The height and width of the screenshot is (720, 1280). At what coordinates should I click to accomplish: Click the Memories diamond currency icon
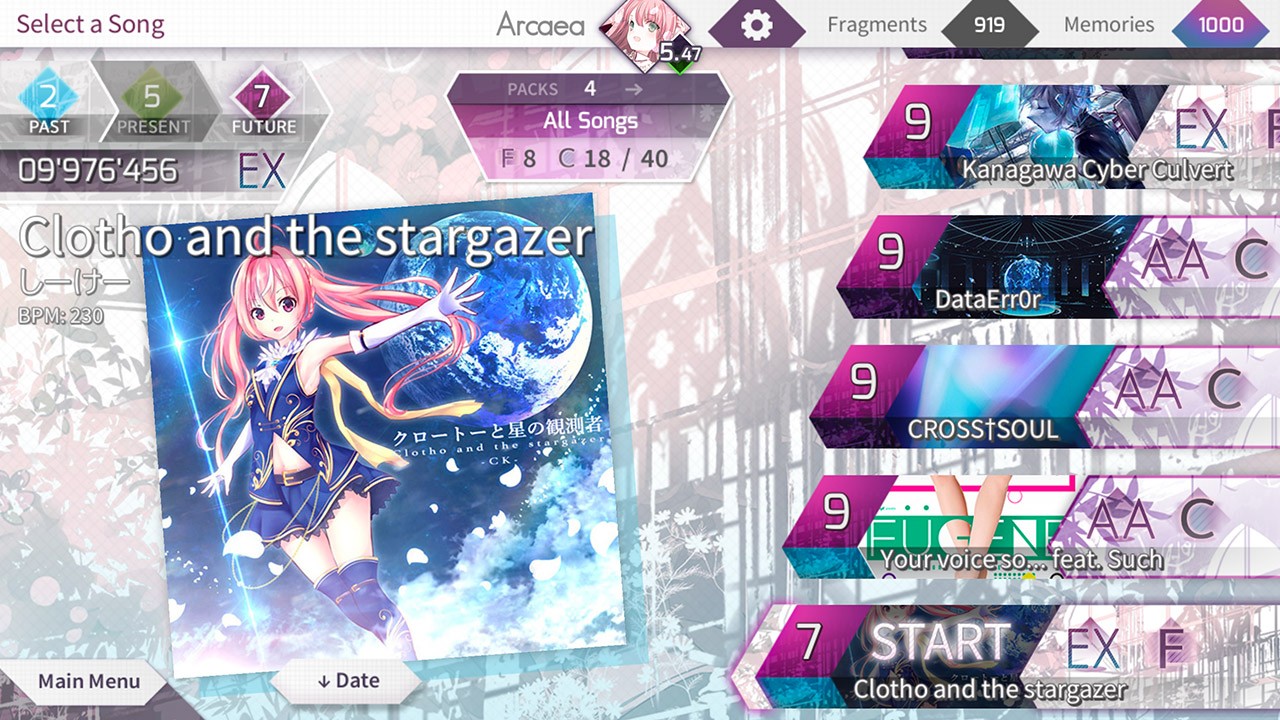1219,24
